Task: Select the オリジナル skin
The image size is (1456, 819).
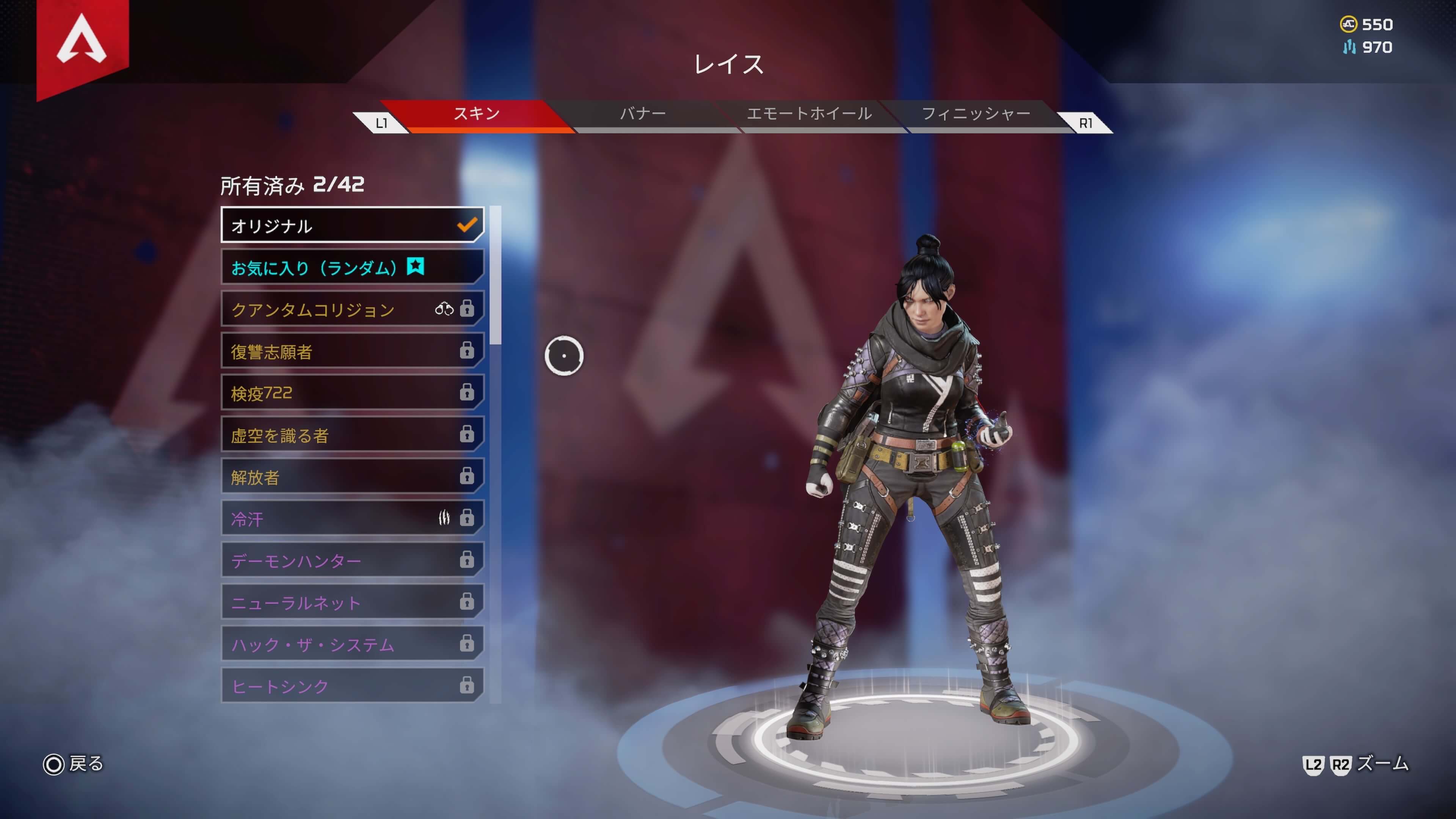Action: pyautogui.click(x=351, y=226)
